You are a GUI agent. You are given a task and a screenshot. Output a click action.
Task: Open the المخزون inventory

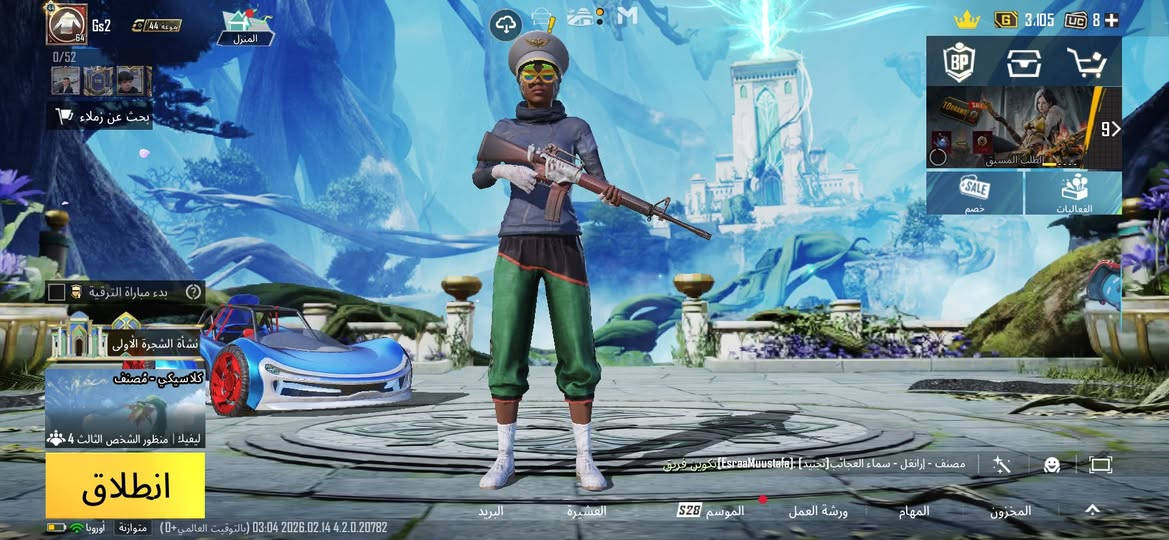1010,511
